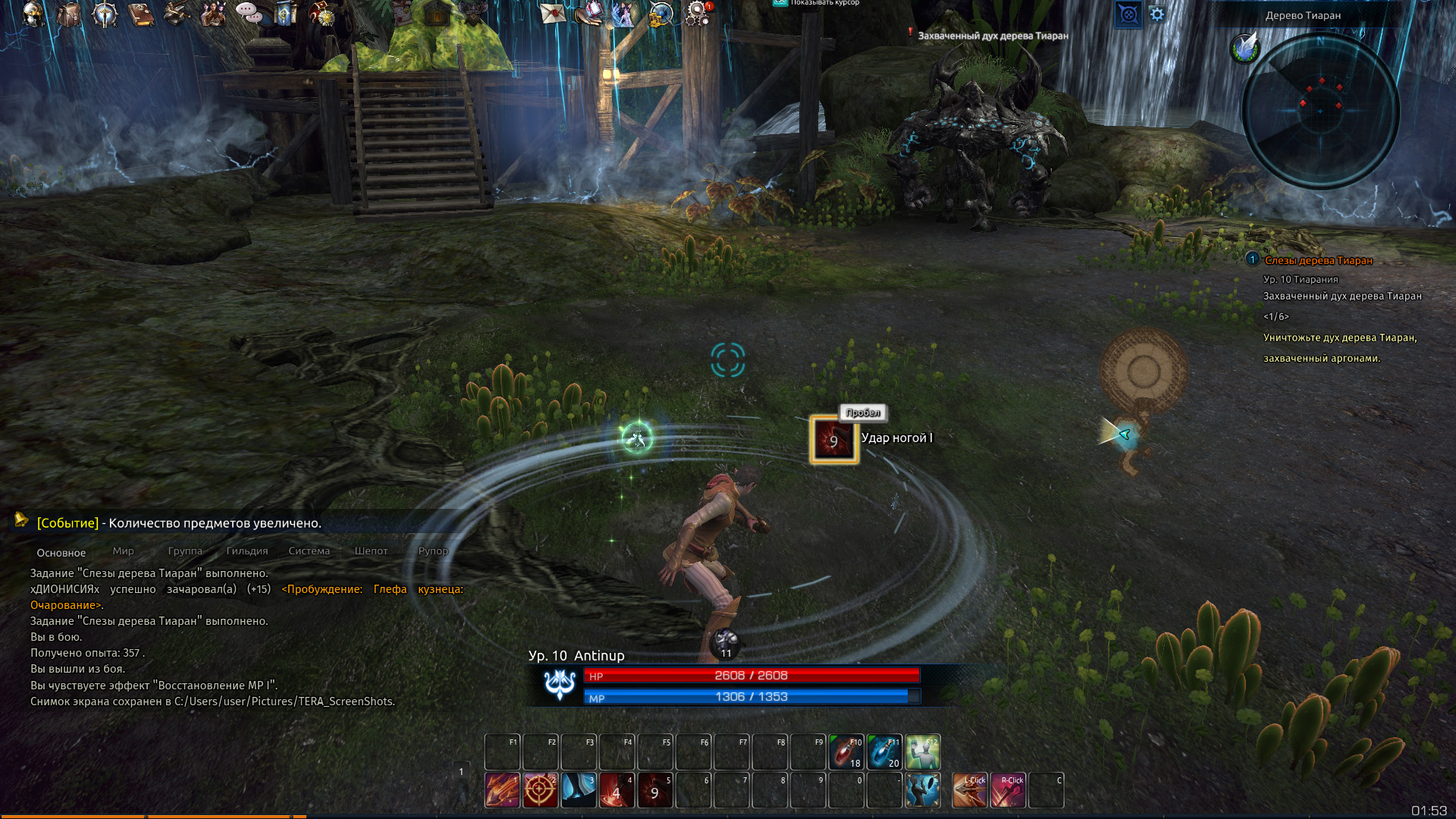The width and height of the screenshot is (1456, 819).
Task: Open the anvil crafting menu icon
Action: [x=177, y=14]
